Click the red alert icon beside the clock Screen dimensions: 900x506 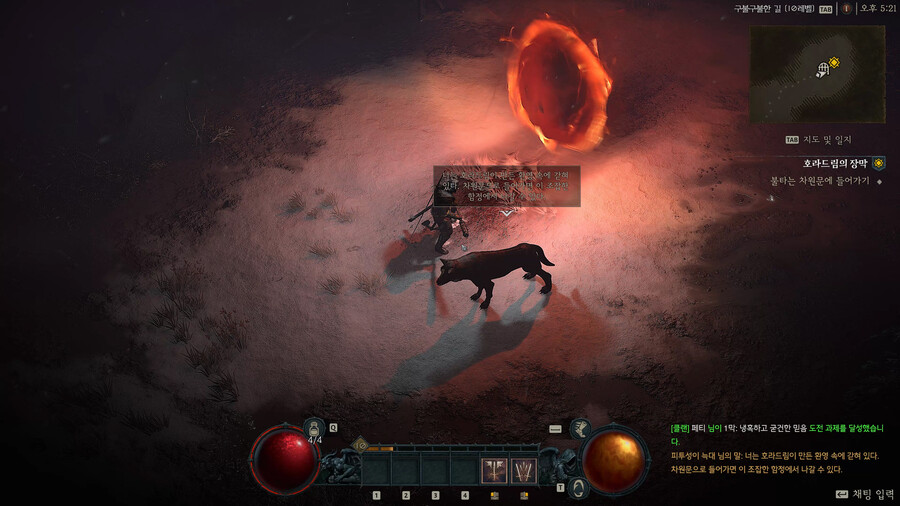click(x=846, y=8)
